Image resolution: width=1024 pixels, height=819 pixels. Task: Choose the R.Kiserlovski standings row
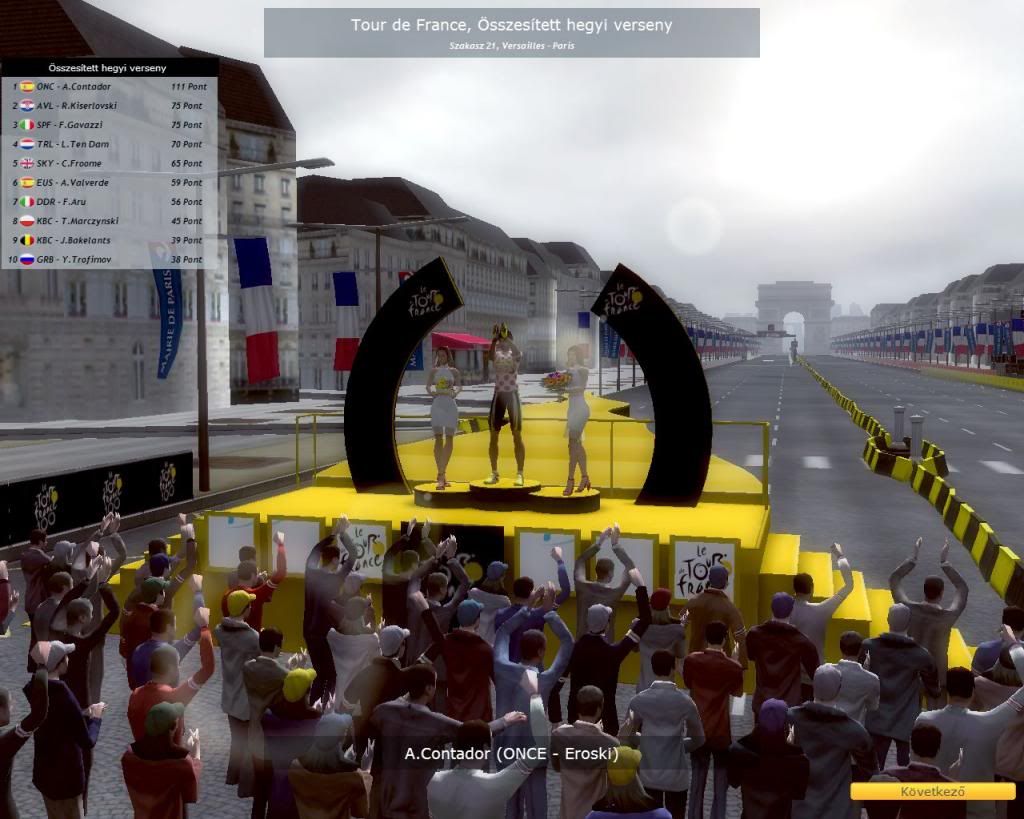click(110, 106)
